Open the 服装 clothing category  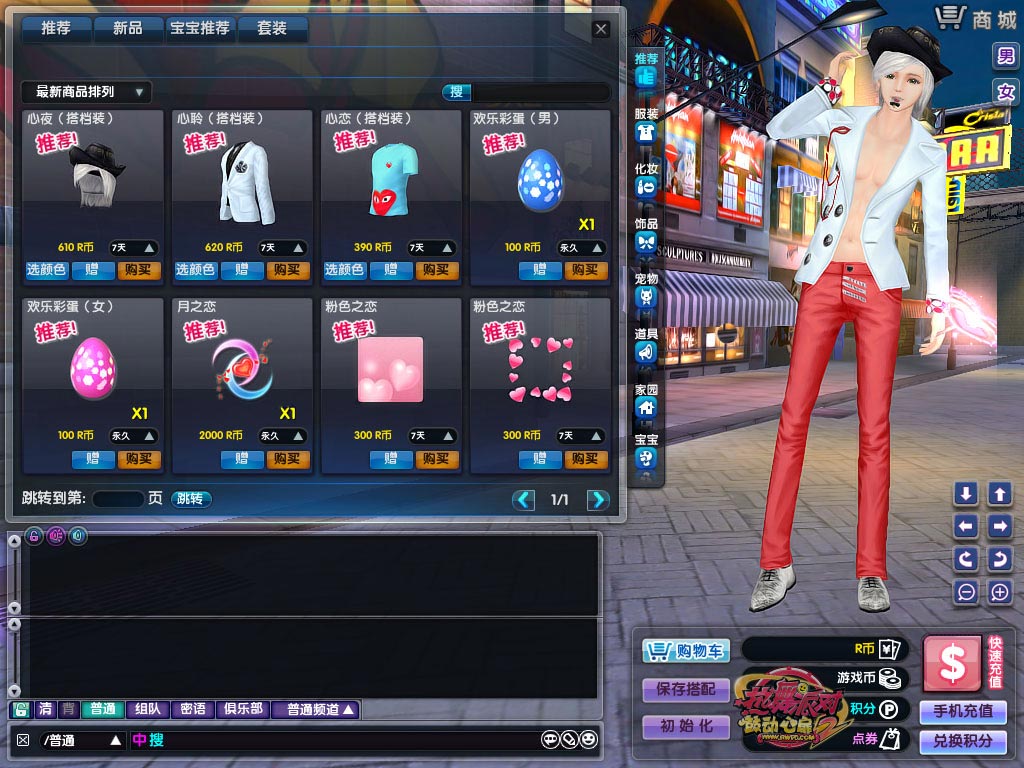click(646, 126)
